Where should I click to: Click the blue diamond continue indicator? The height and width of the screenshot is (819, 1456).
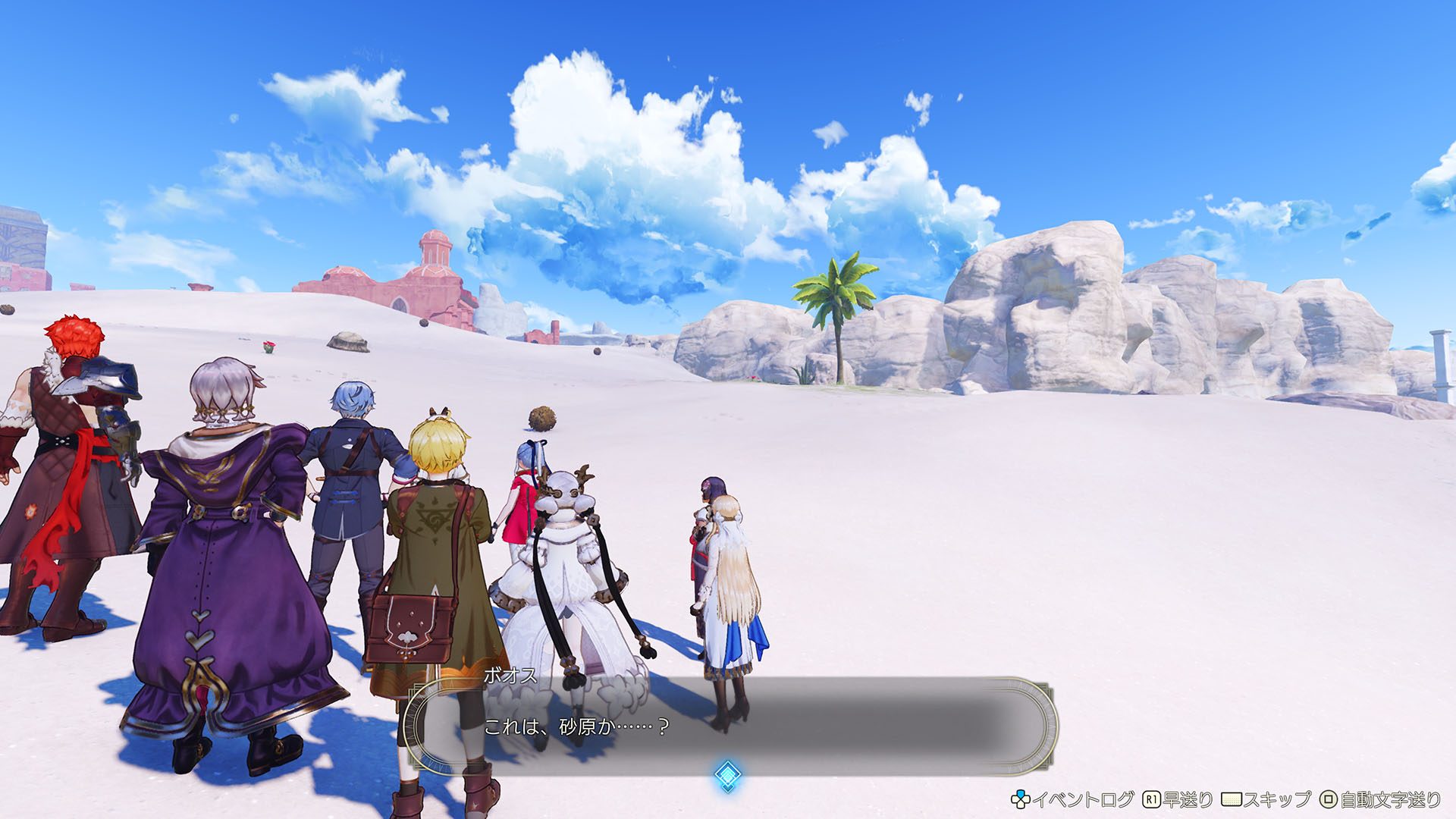pyautogui.click(x=727, y=776)
